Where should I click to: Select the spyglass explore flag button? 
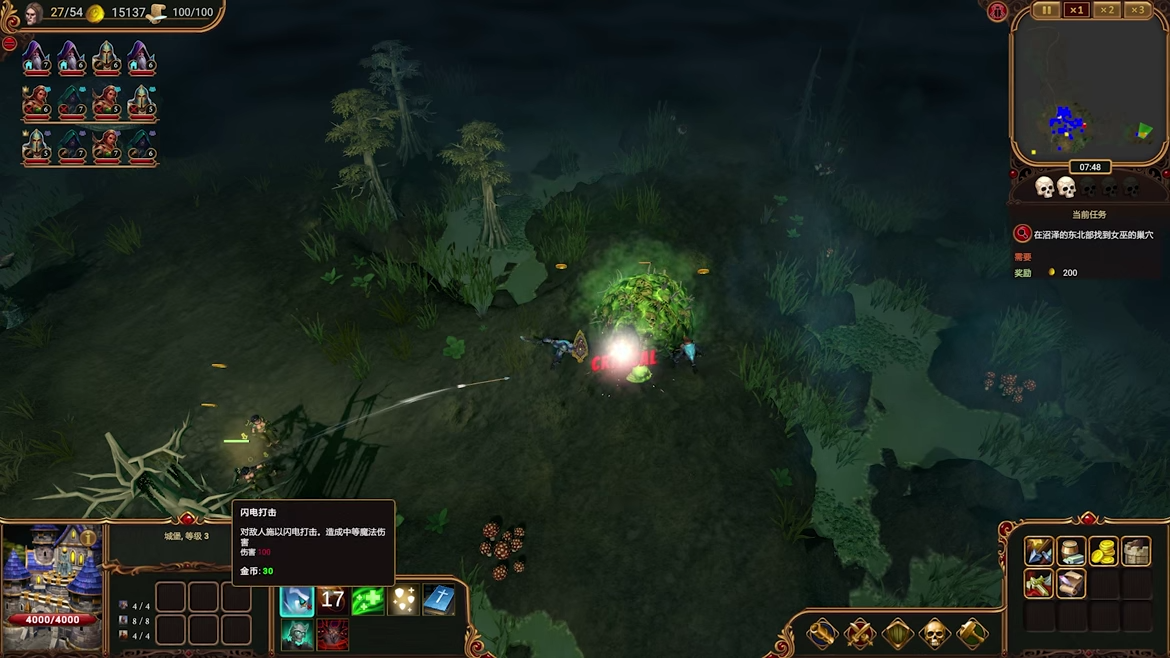[x=822, y=633]
